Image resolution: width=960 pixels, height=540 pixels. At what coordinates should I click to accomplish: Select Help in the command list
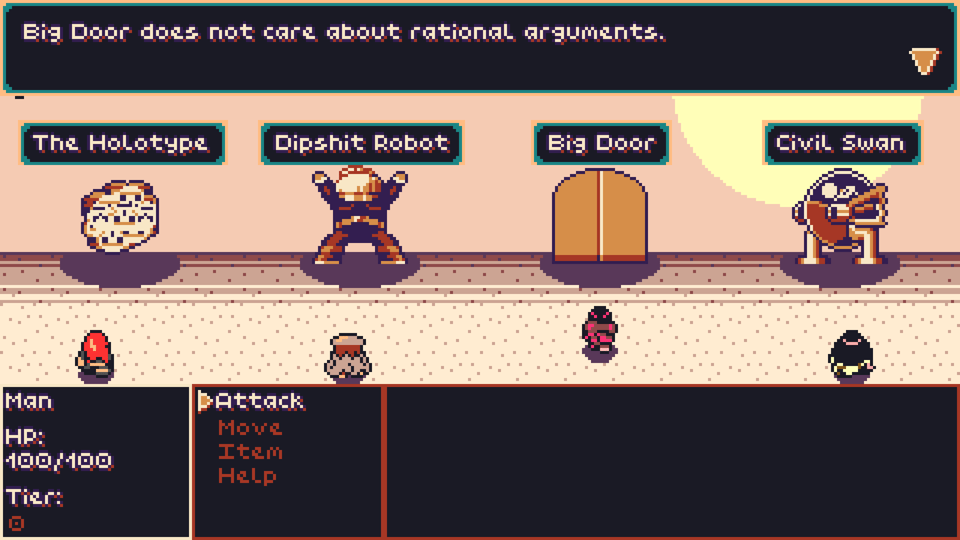[247, 475]
